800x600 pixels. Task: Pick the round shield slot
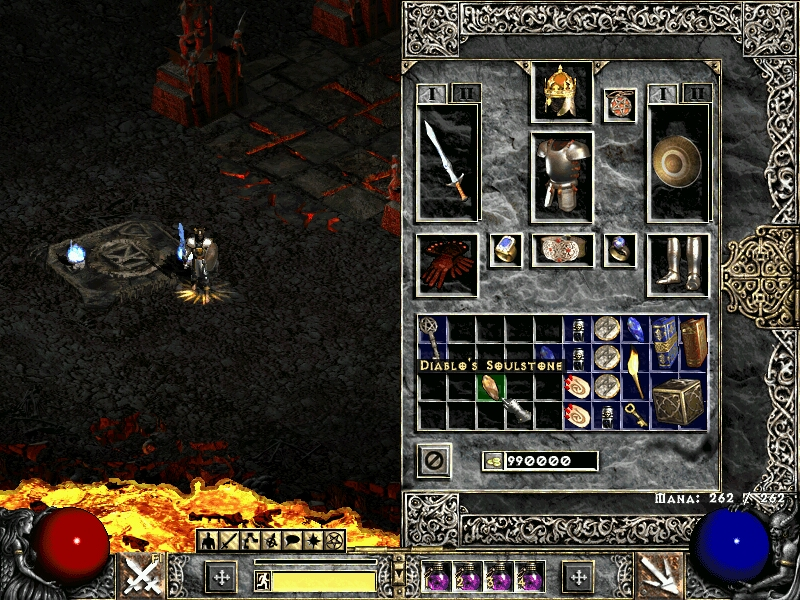click(678, 162)
